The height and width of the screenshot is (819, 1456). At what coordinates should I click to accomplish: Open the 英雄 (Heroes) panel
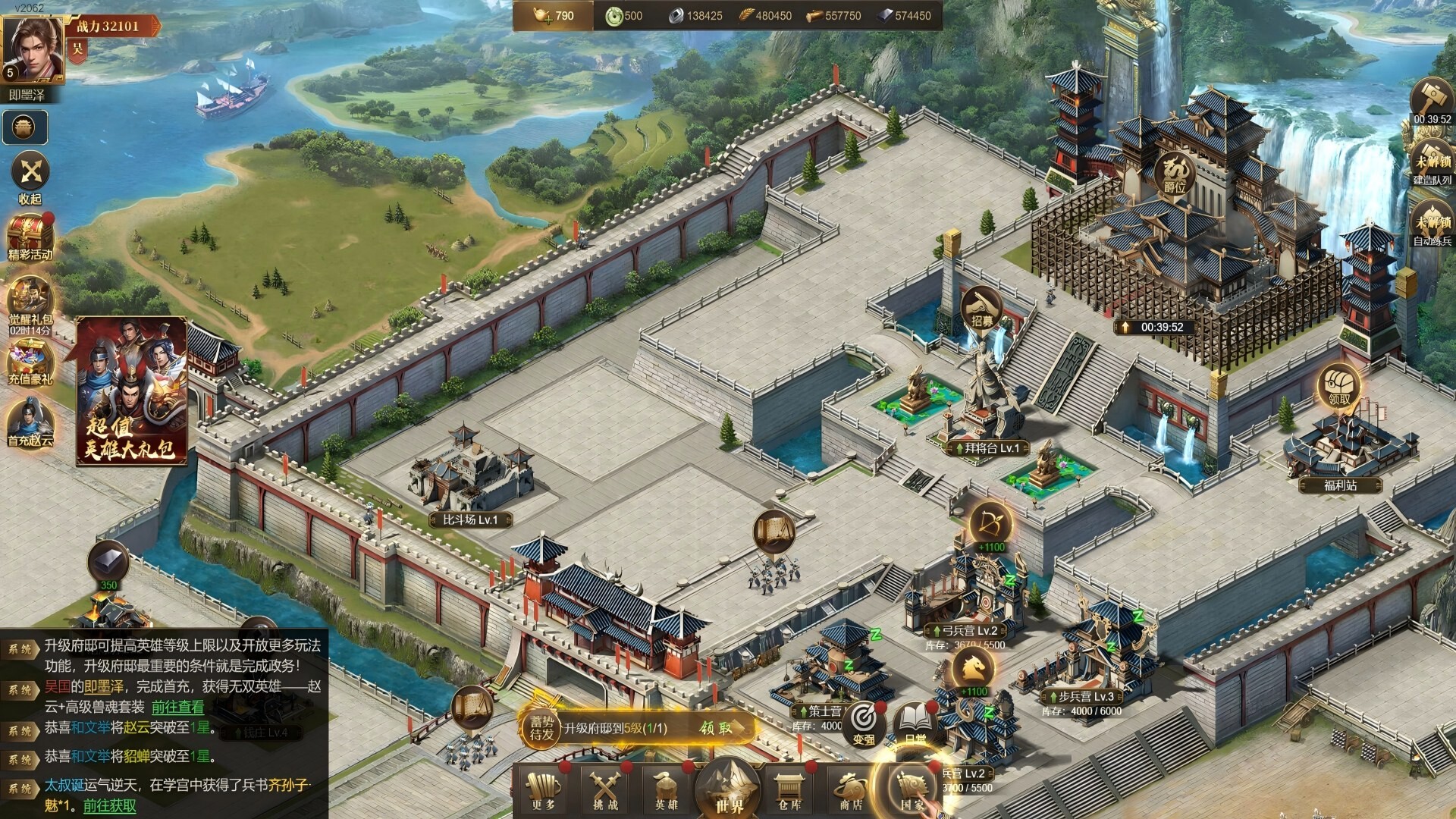(666, 789)
